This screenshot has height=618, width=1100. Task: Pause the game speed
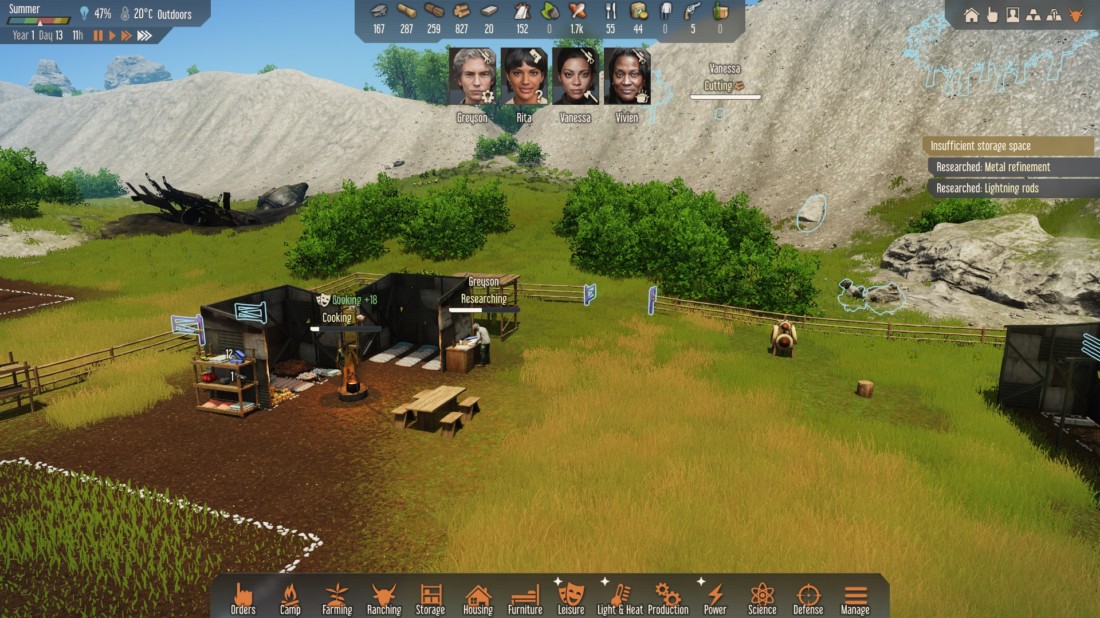tap(98, 36)
